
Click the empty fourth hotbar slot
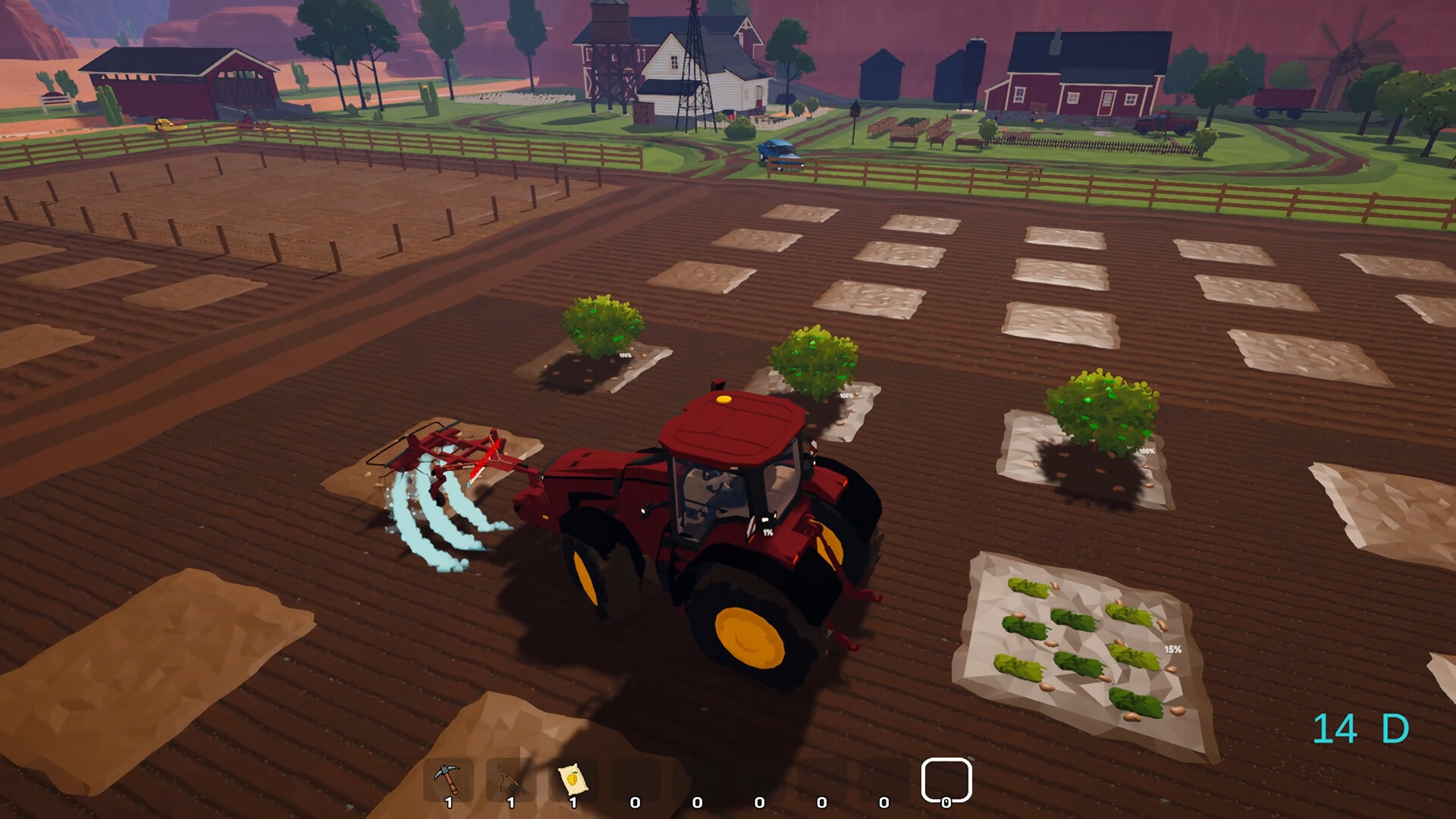point(635,775)
